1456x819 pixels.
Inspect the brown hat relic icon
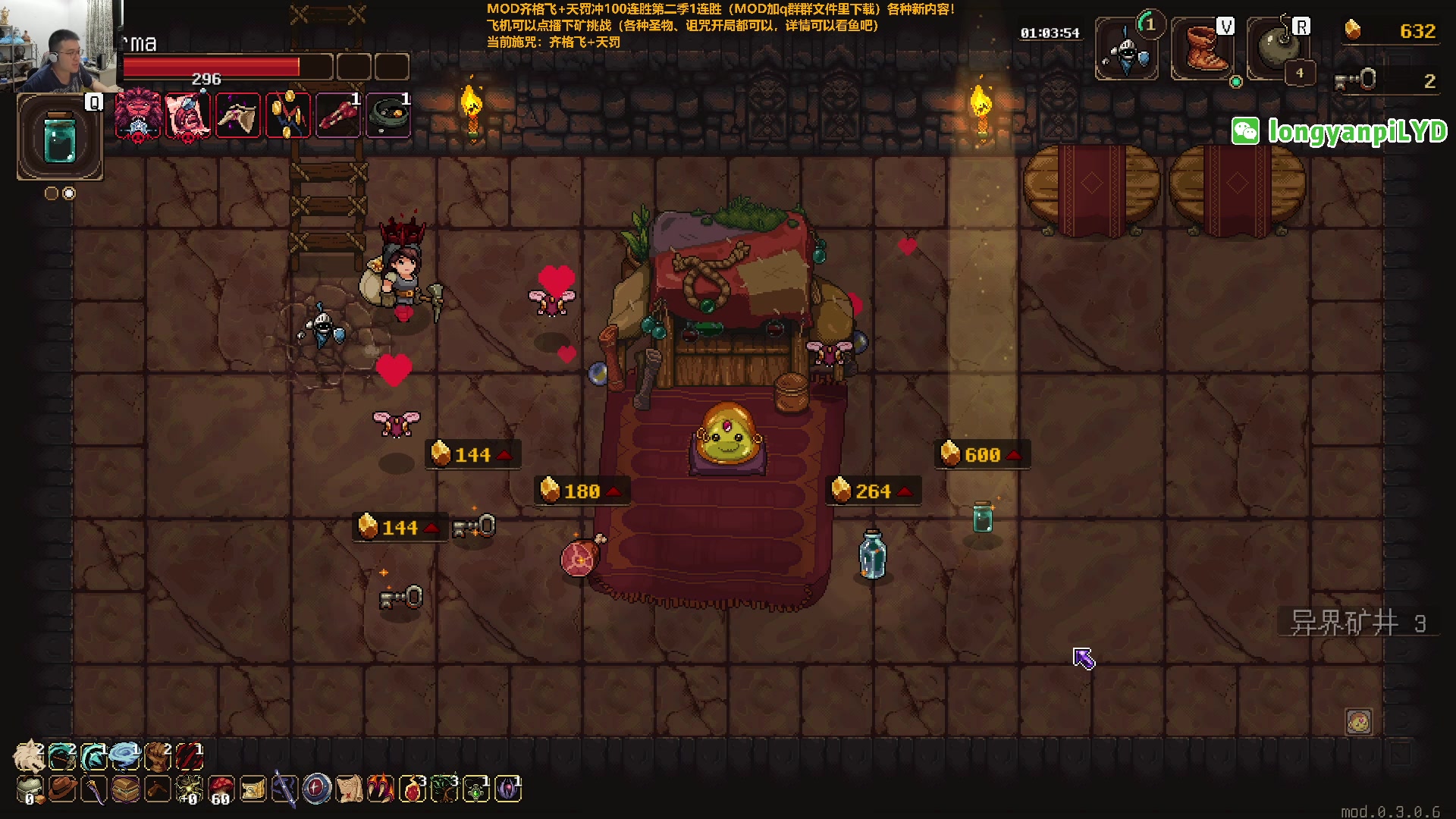(62, 789)
